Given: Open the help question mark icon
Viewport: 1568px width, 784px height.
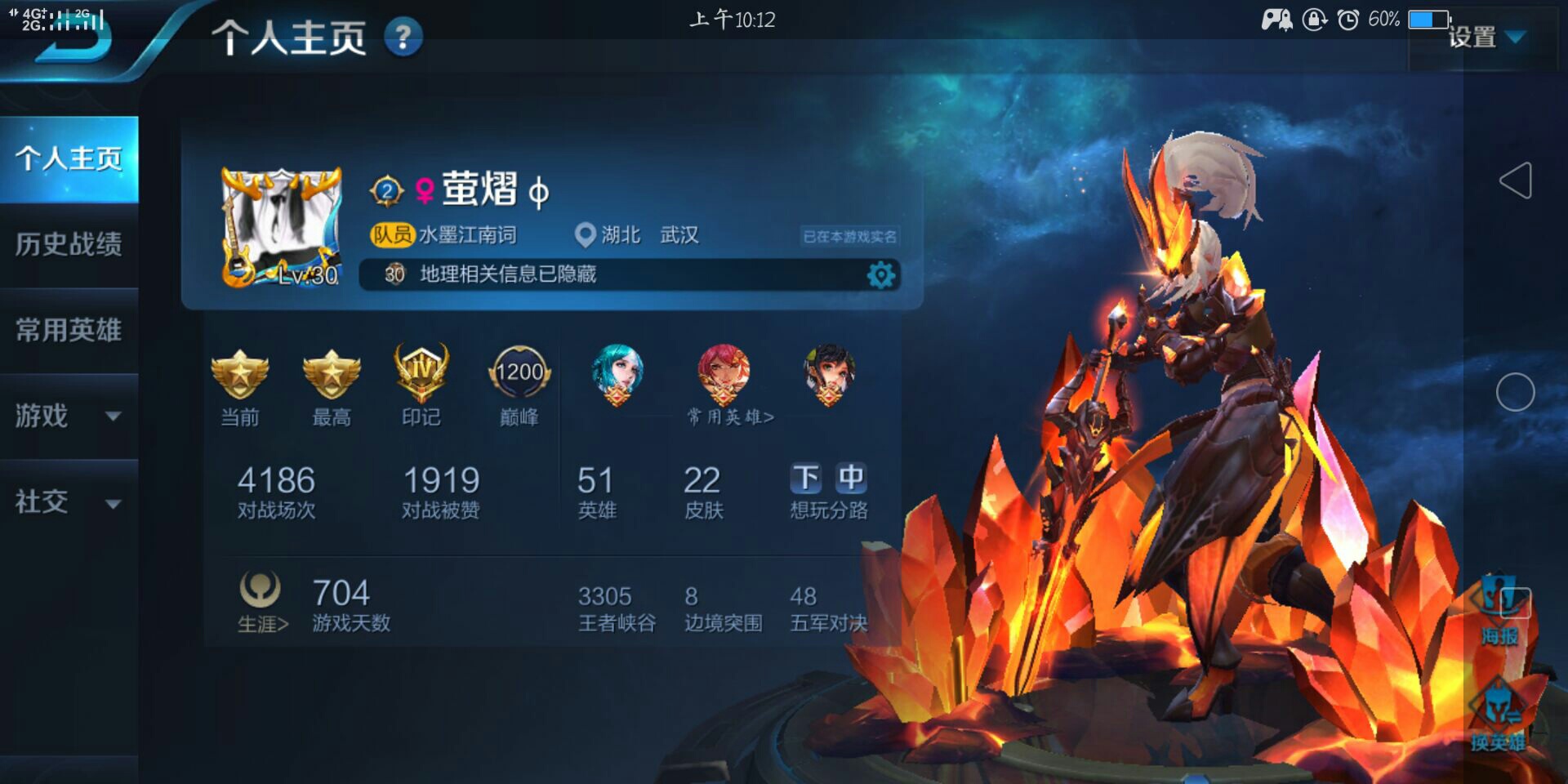Looking at the screenshot, I should 403,38.
